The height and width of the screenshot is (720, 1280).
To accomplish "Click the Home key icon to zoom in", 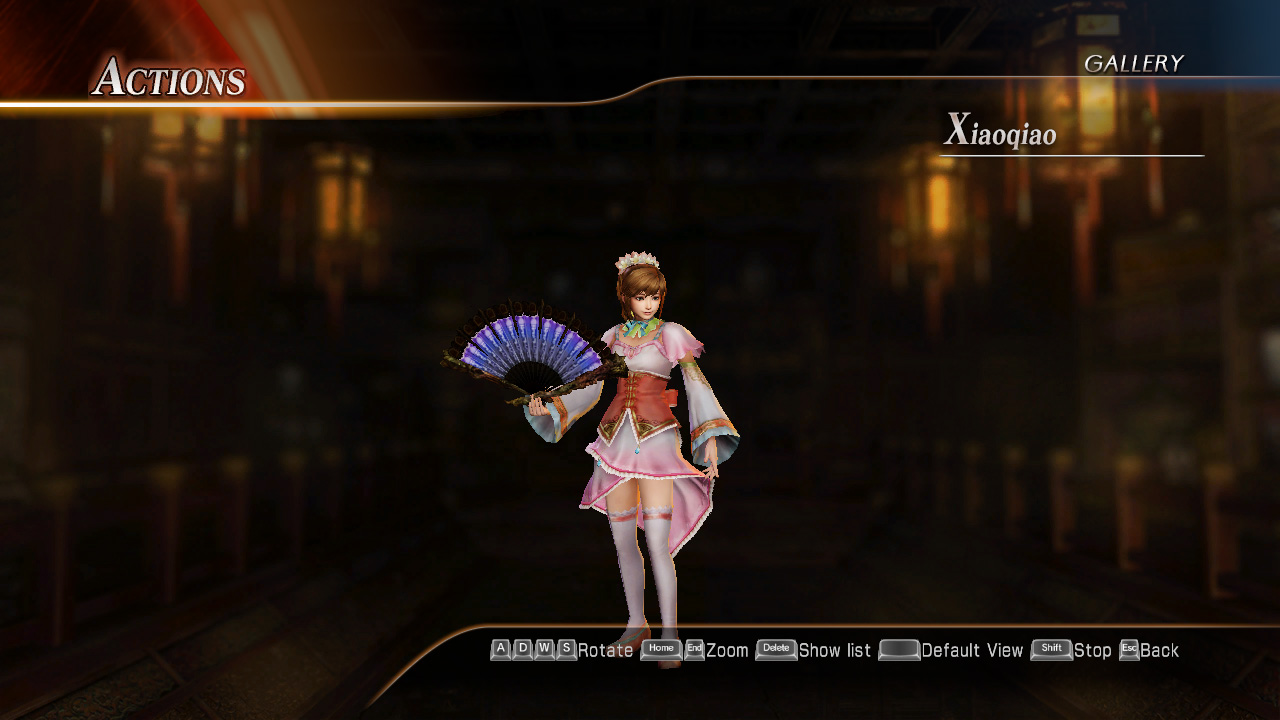I will [660, 650].
